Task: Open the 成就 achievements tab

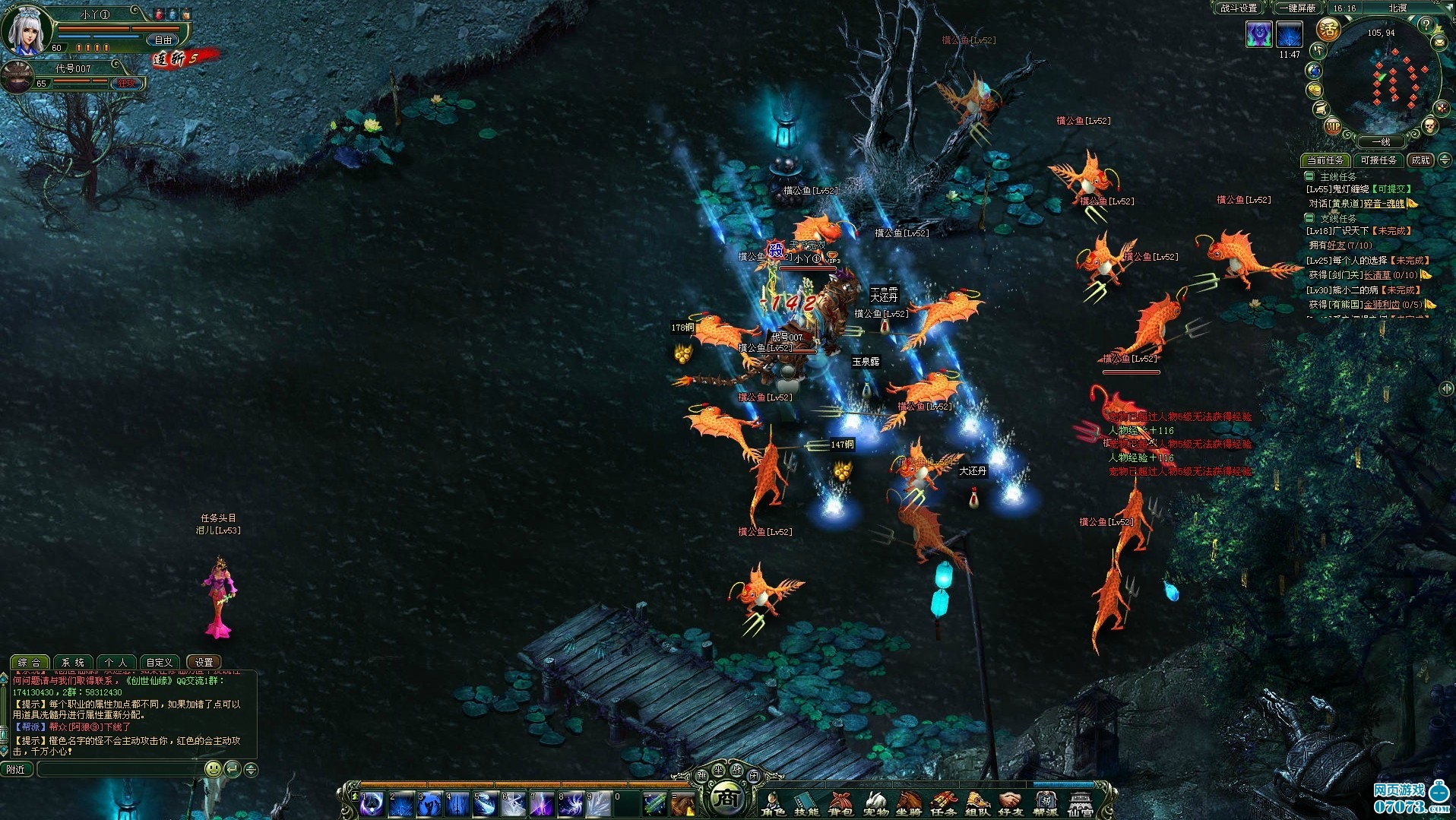Action: tap(1420, 160)
